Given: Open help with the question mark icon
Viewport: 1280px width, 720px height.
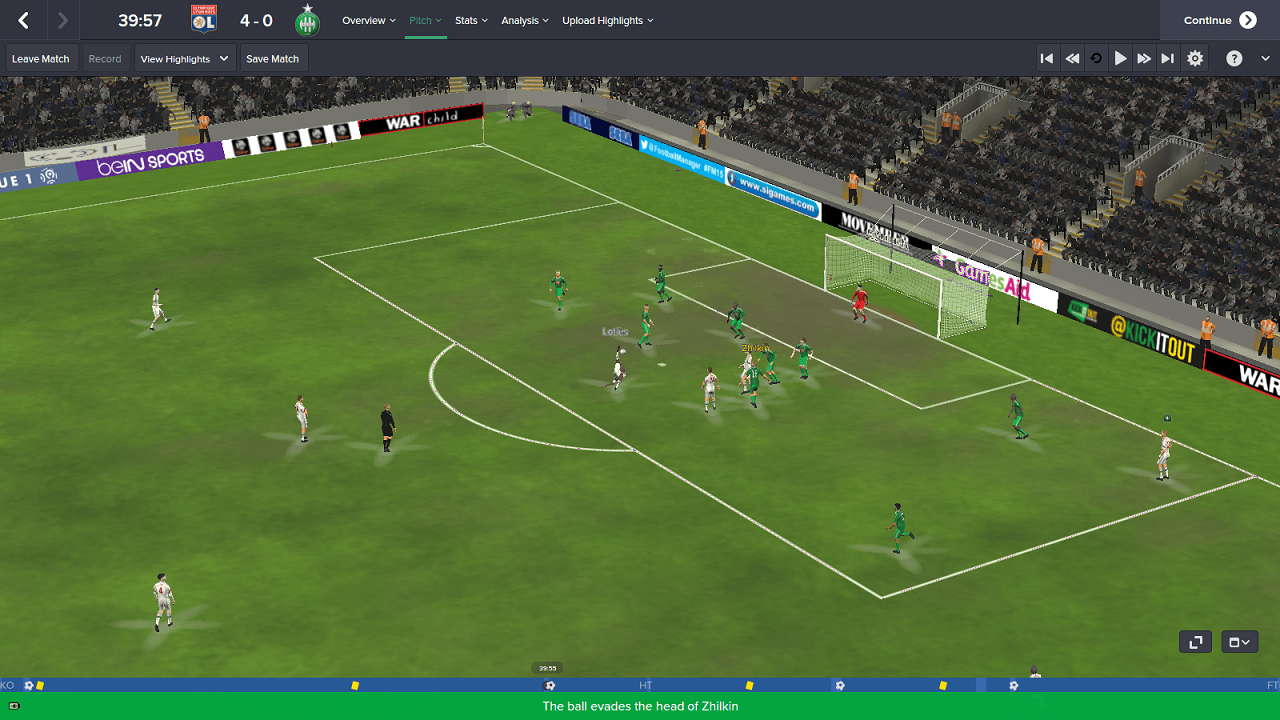Looking at the screenshot, I should click(1235, 59).
